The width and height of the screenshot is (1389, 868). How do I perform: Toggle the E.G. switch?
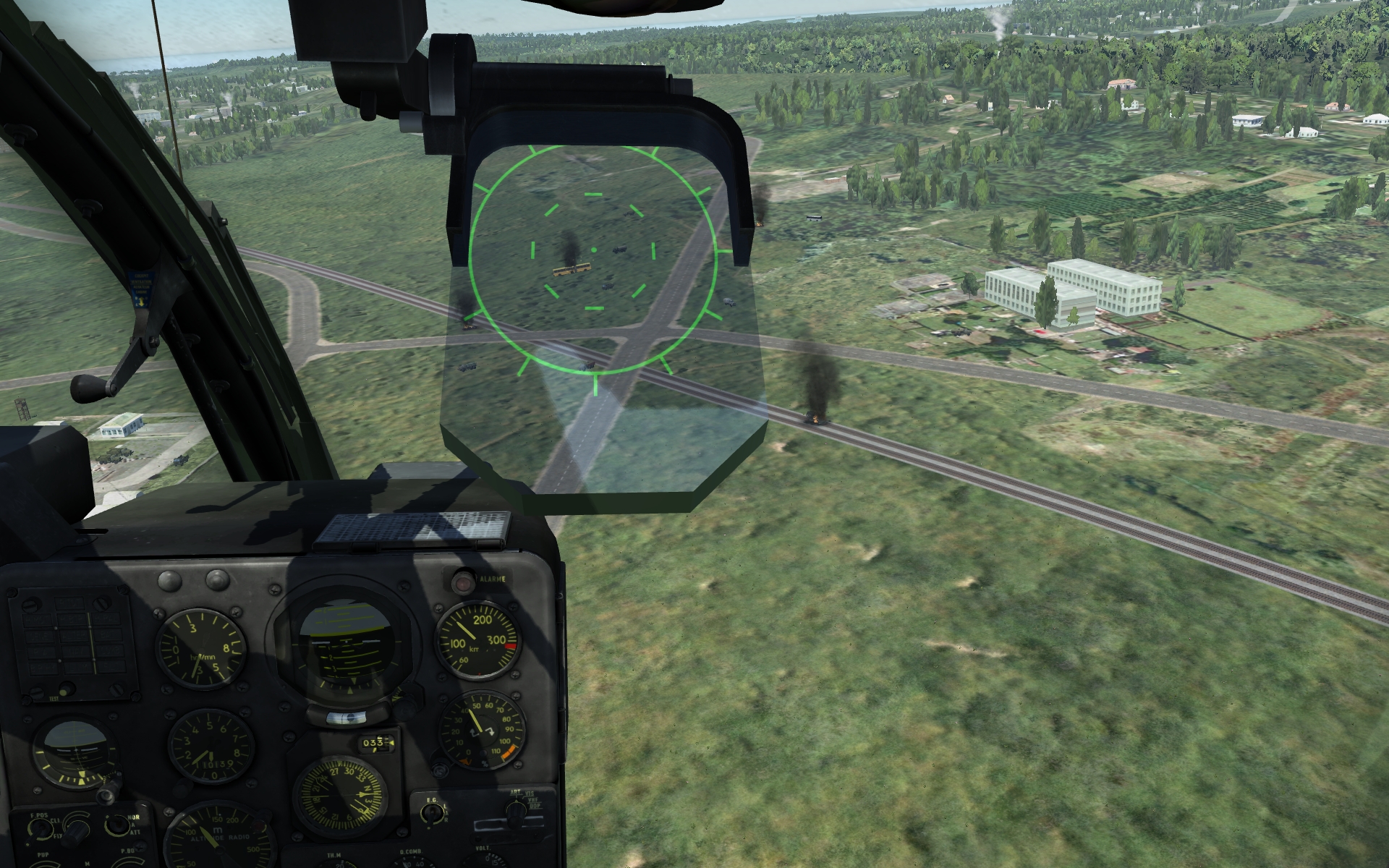click(x=433, y=815)
